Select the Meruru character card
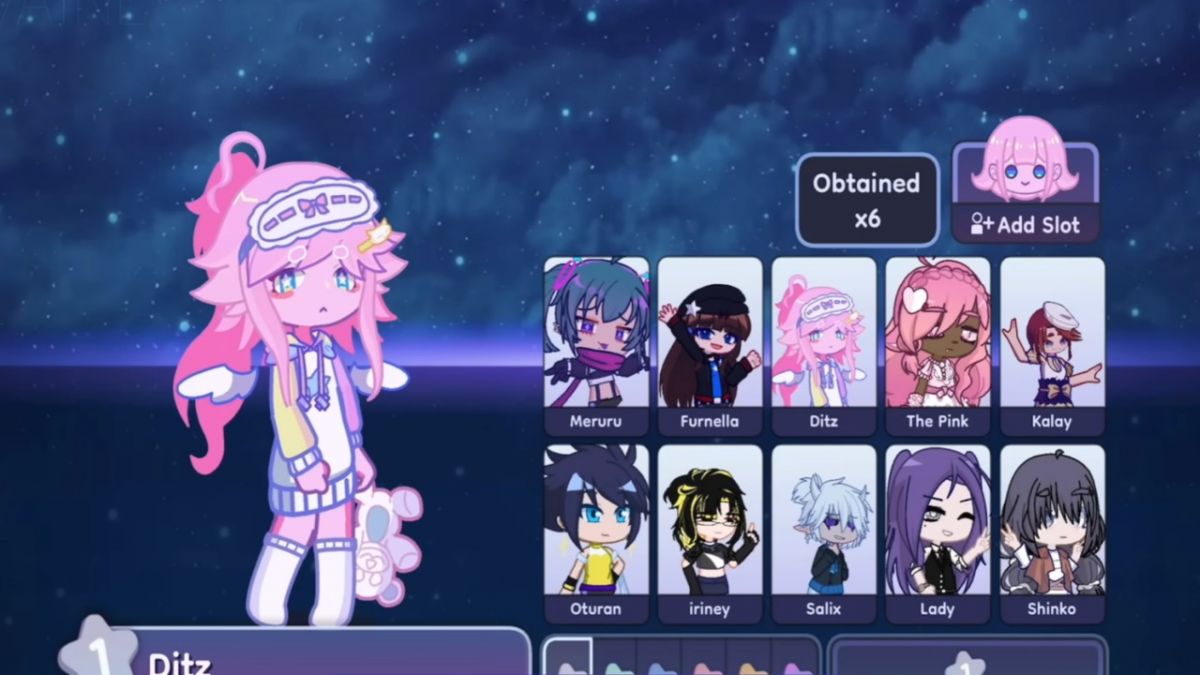 pos(596,345)
